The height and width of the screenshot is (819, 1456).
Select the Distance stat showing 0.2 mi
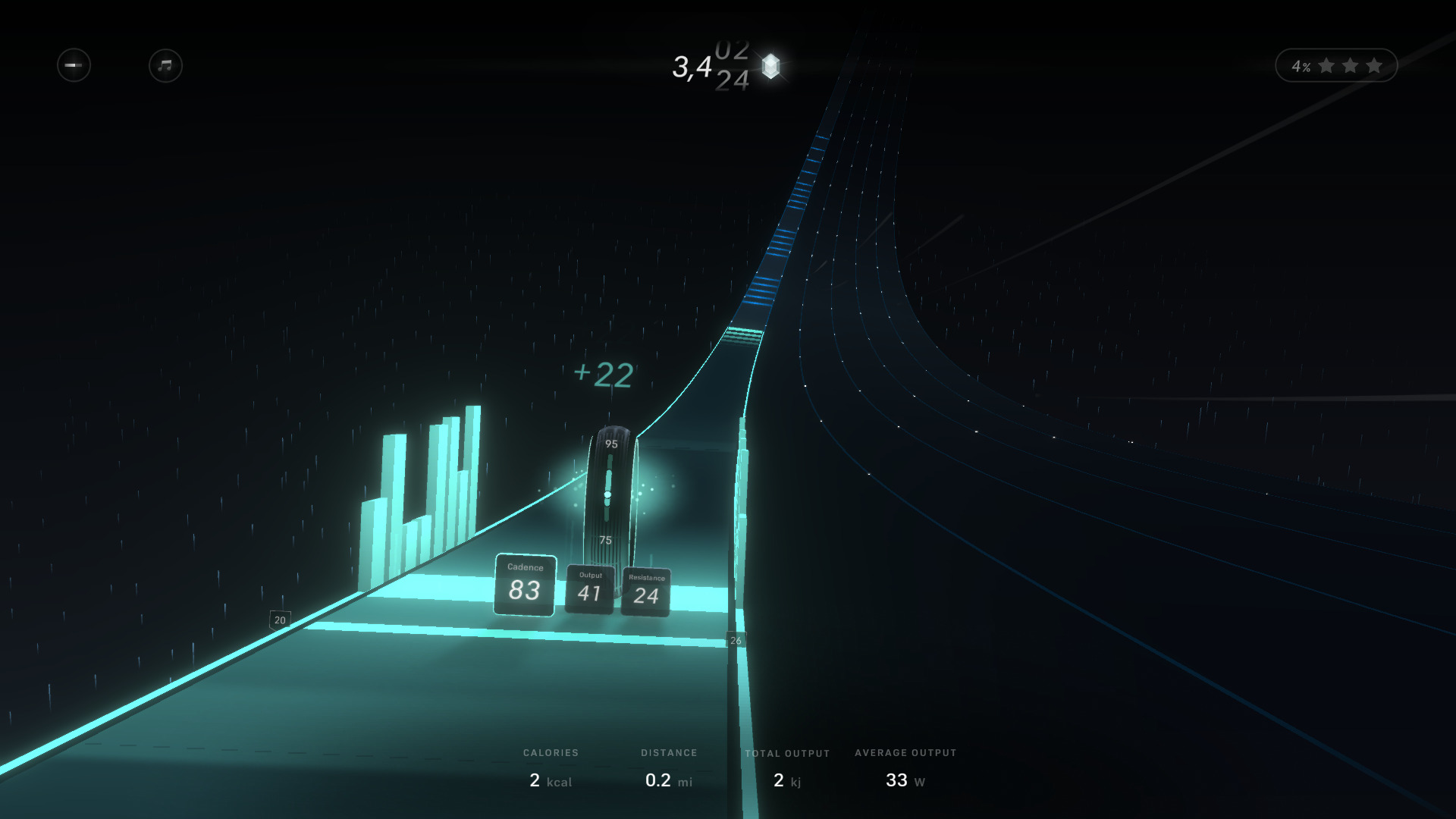tap(667, 767)
